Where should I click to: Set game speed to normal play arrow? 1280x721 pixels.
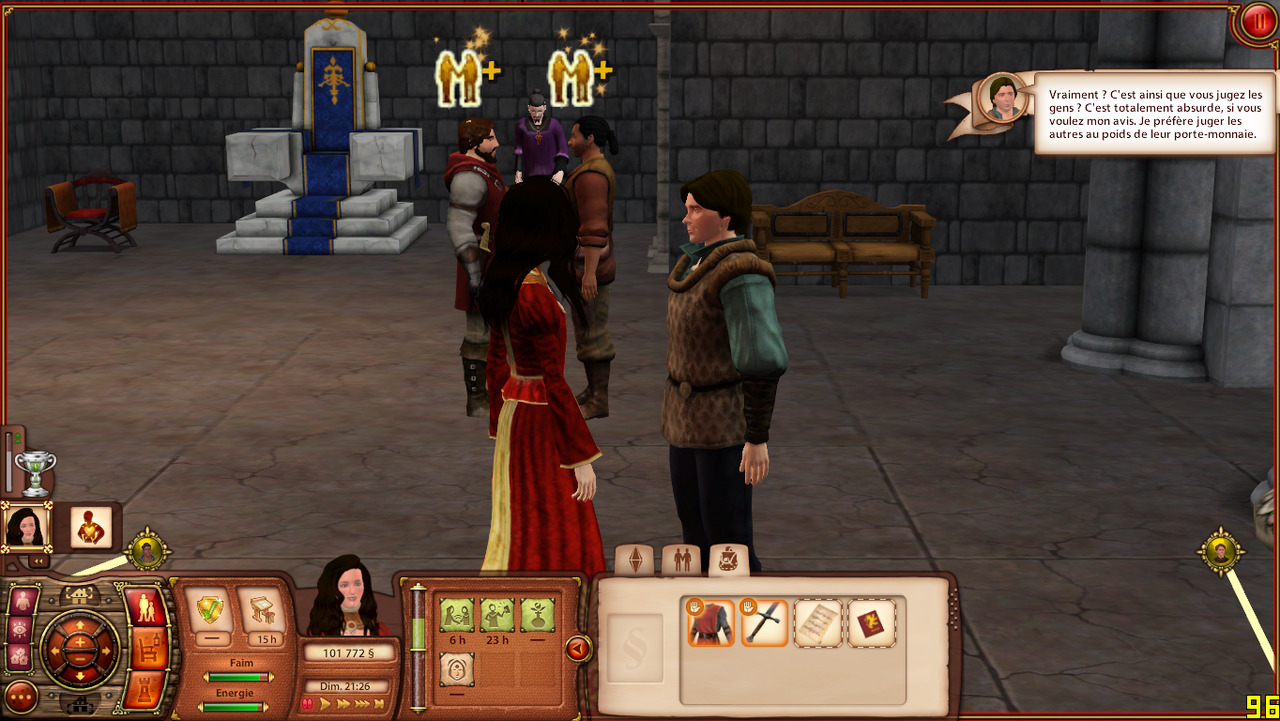325,704
